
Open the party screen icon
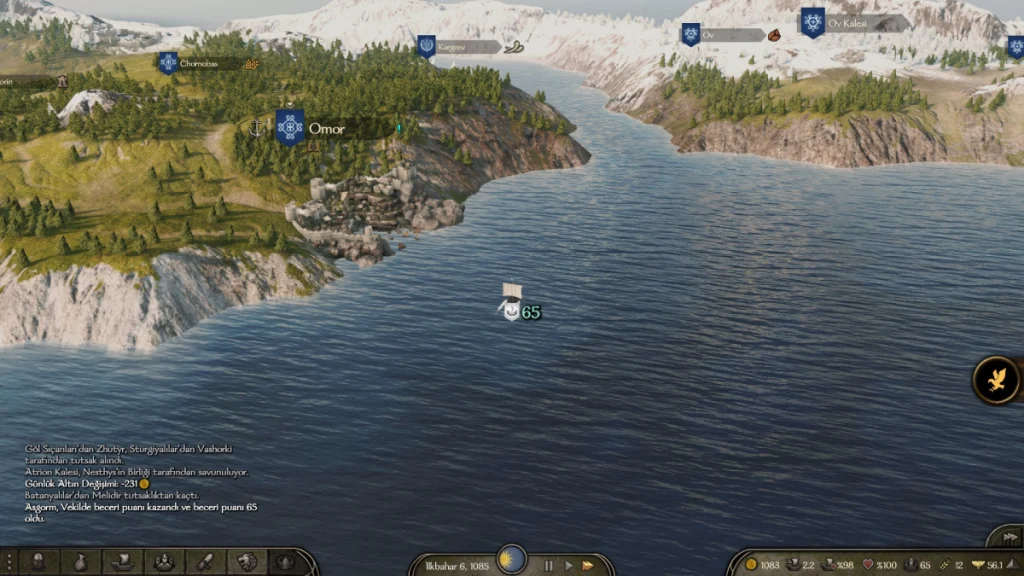(x=163, y=562)
